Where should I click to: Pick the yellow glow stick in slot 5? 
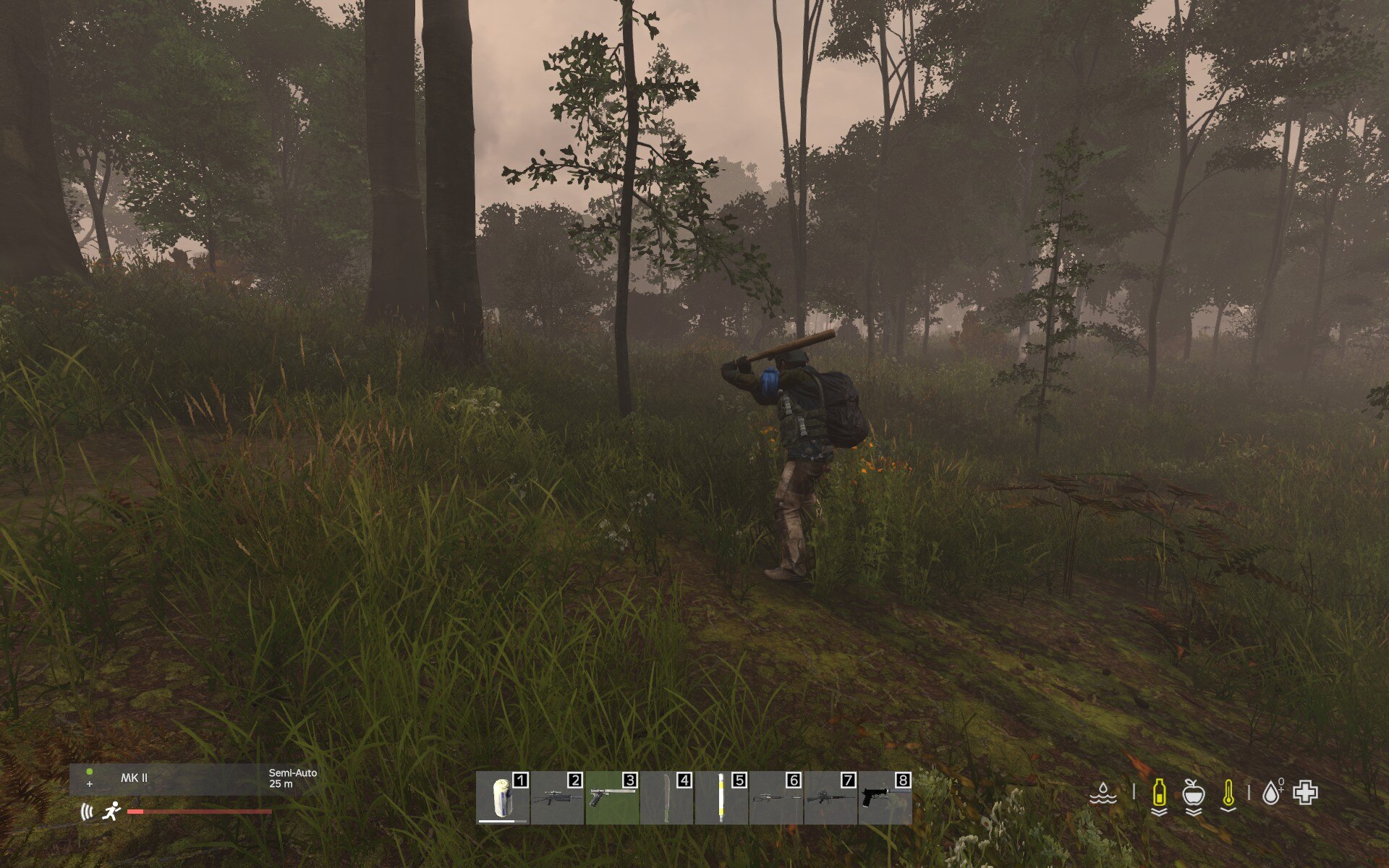click(721, 797)
